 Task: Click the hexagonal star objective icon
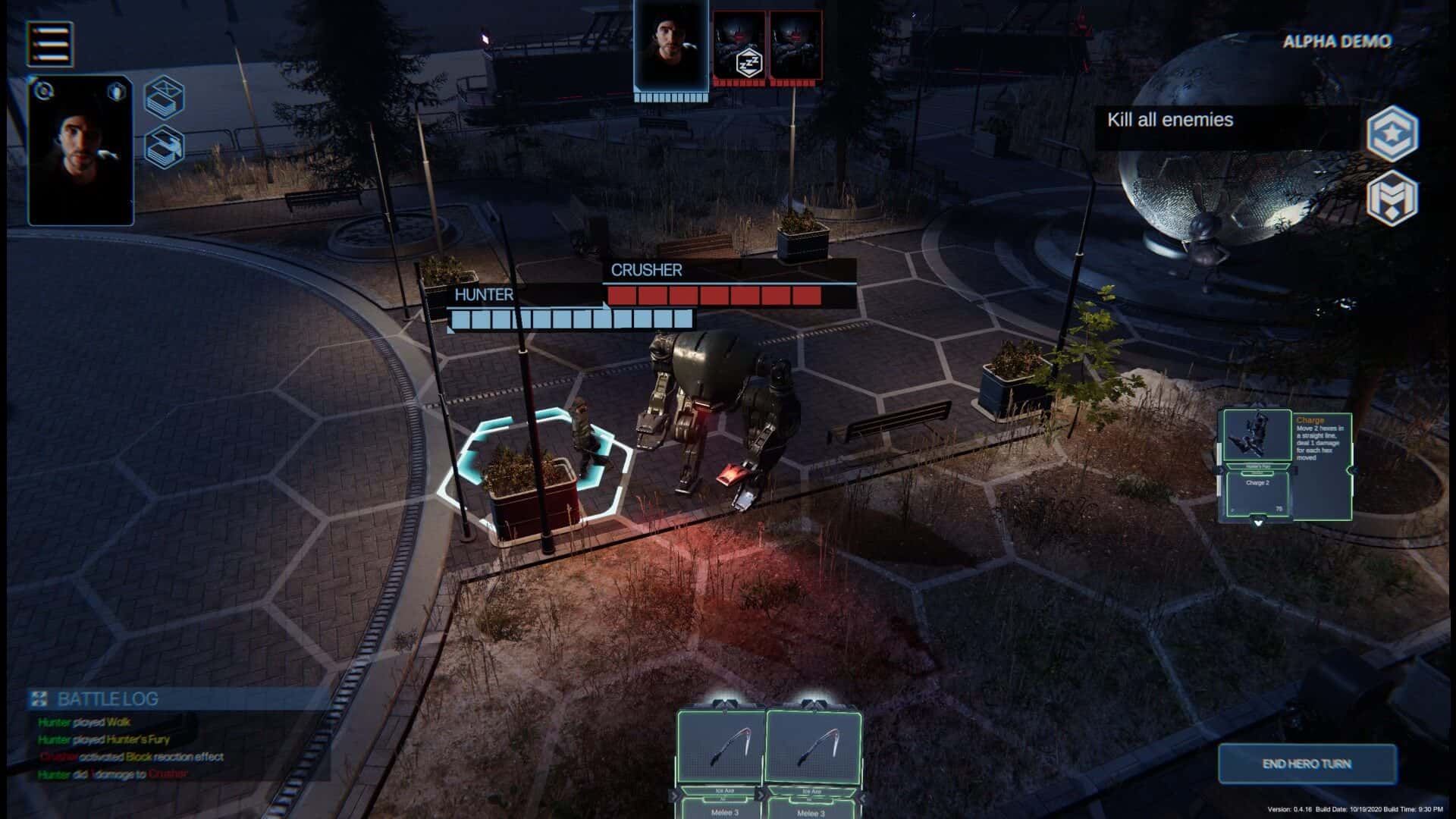pyautogui.click(x=1392, y=134)
